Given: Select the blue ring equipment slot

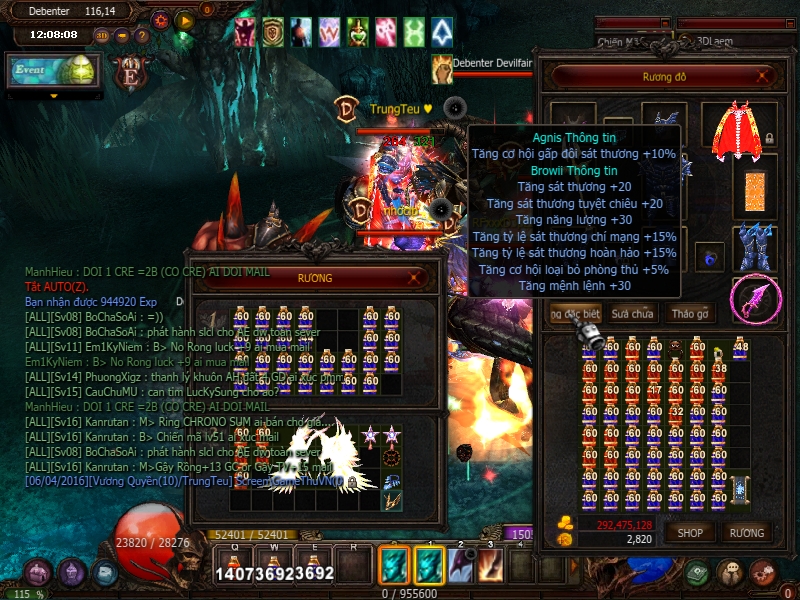Looking at the screenshot, I should (x=711, y=257).
